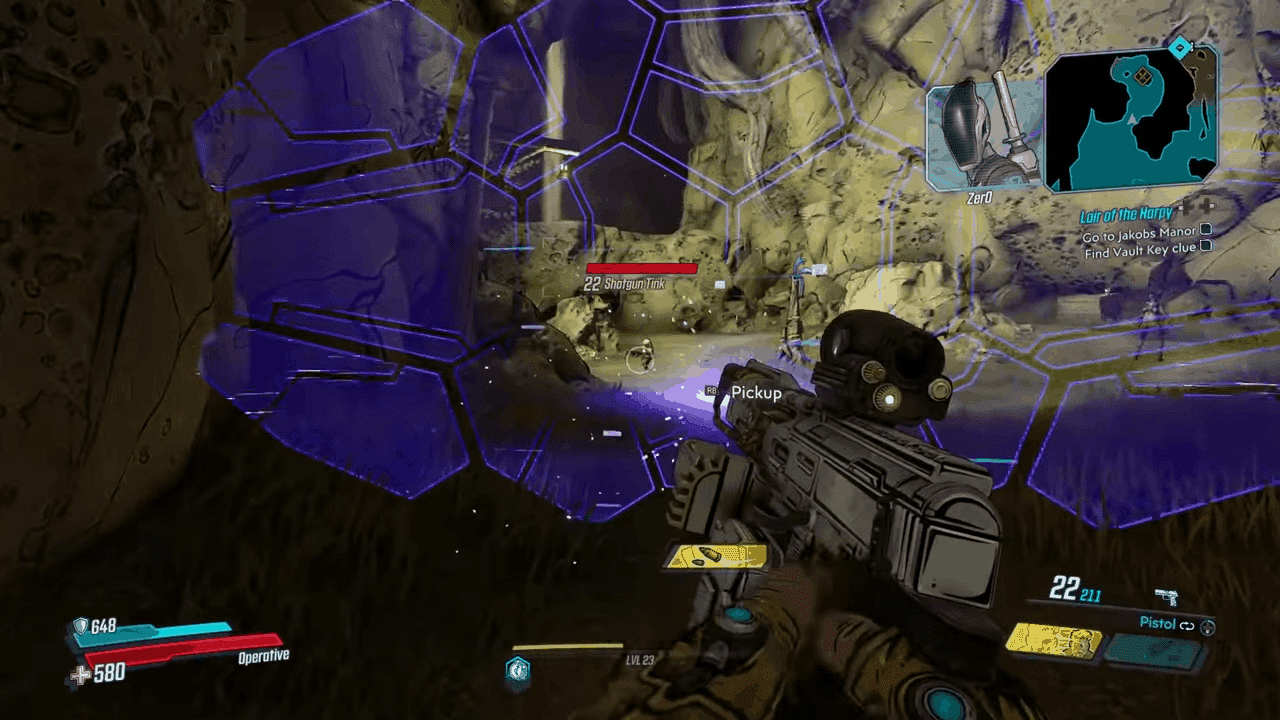
Task: Click the weapon swap loop icon beside Pistol
Action: pos(1187,624)
